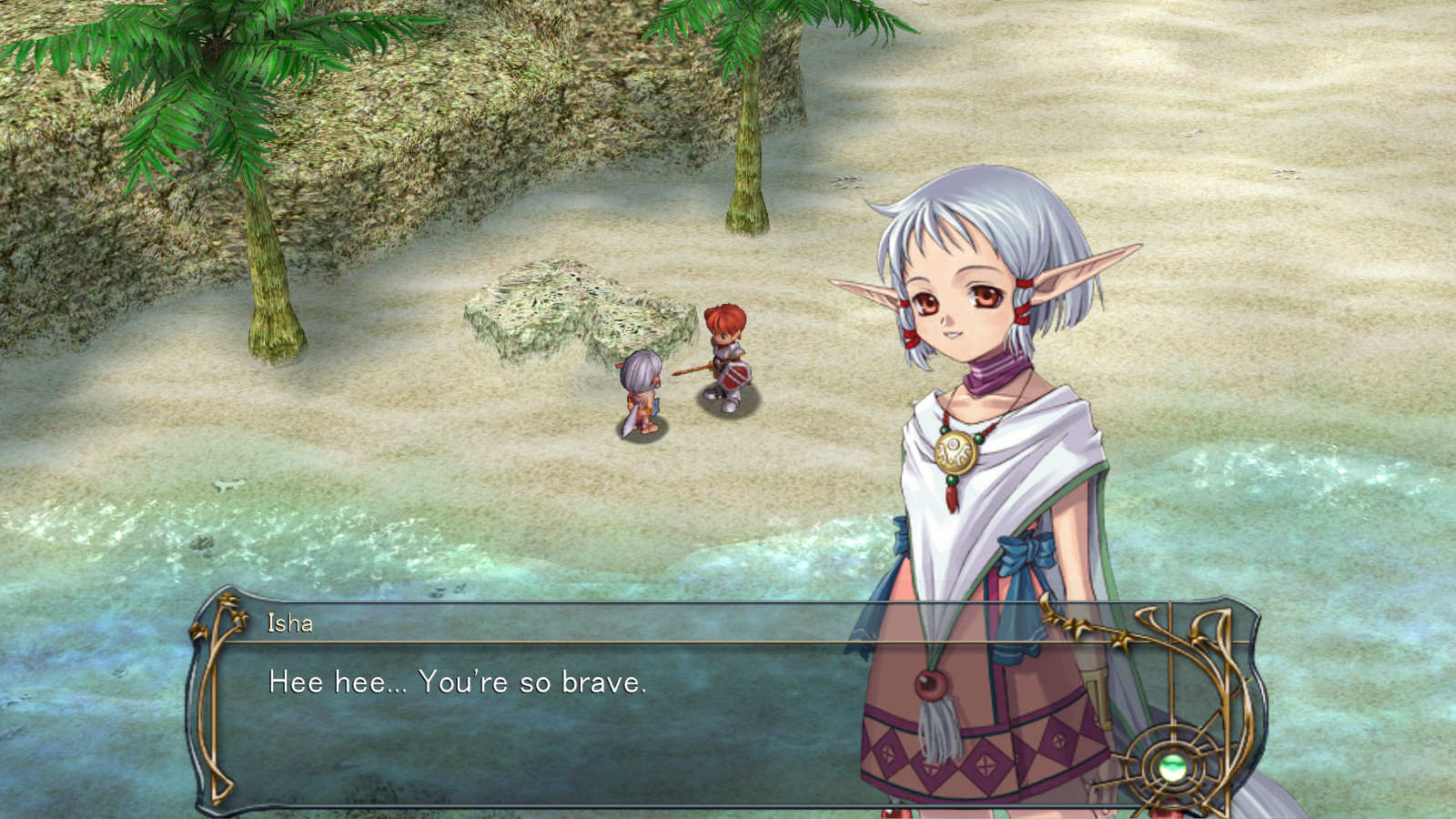Select the dialogue line 'Hee hee... You're so brave.'
This screenshot has width=1456, height=819.
click(x=455, y=684)
